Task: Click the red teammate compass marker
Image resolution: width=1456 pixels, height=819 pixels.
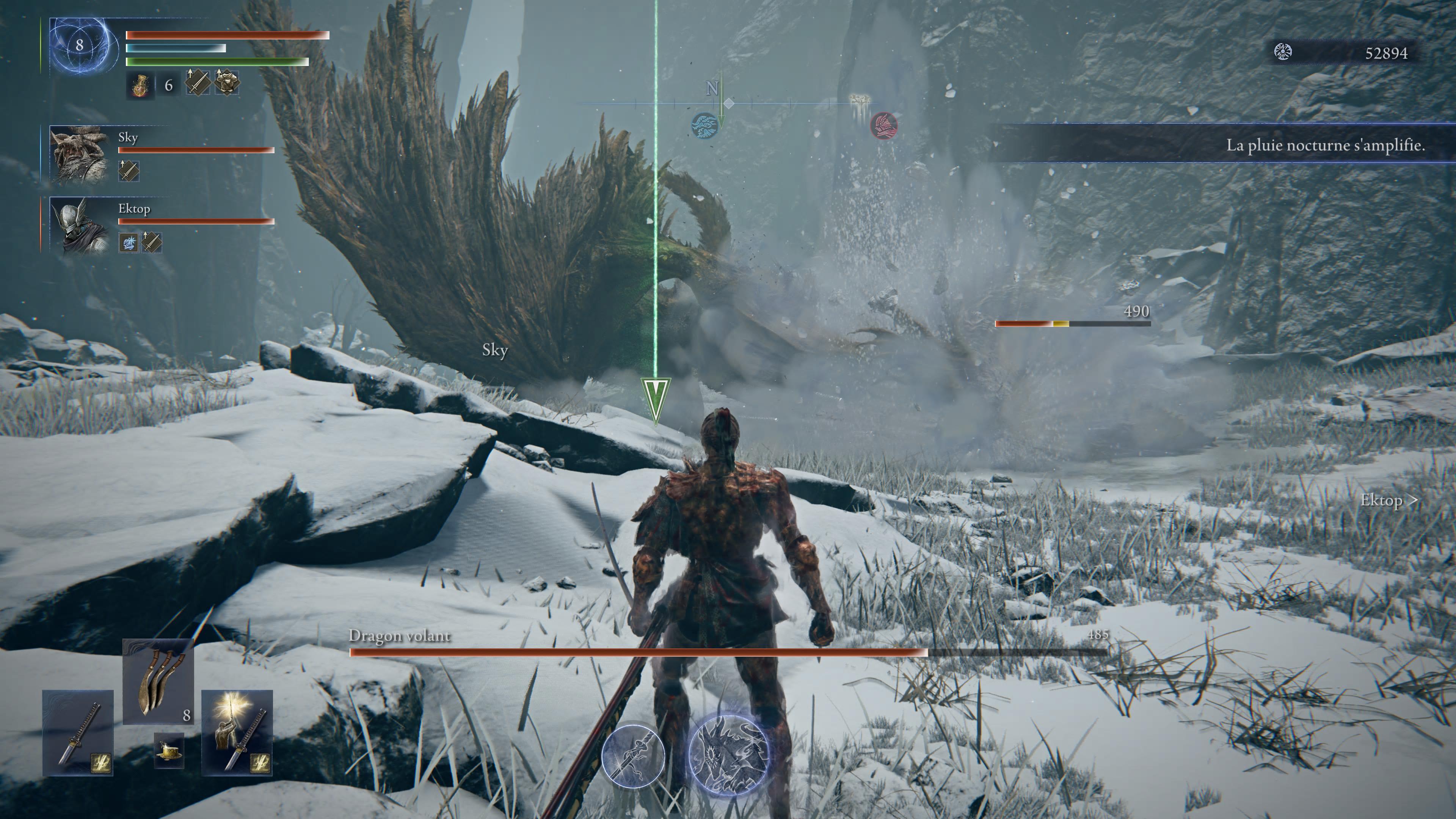Action: pos(883,126)
